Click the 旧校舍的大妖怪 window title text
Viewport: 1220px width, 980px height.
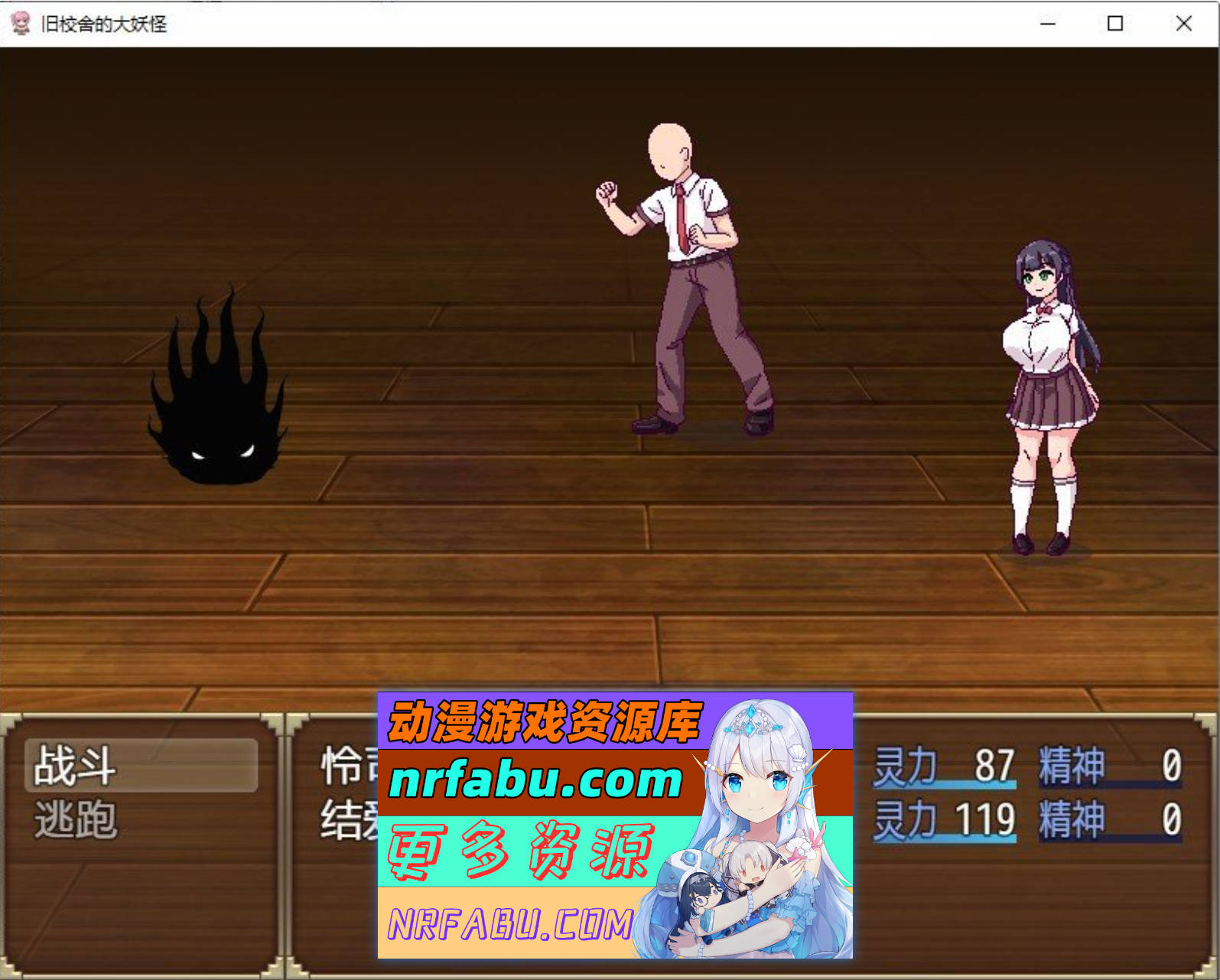(103, 24)
